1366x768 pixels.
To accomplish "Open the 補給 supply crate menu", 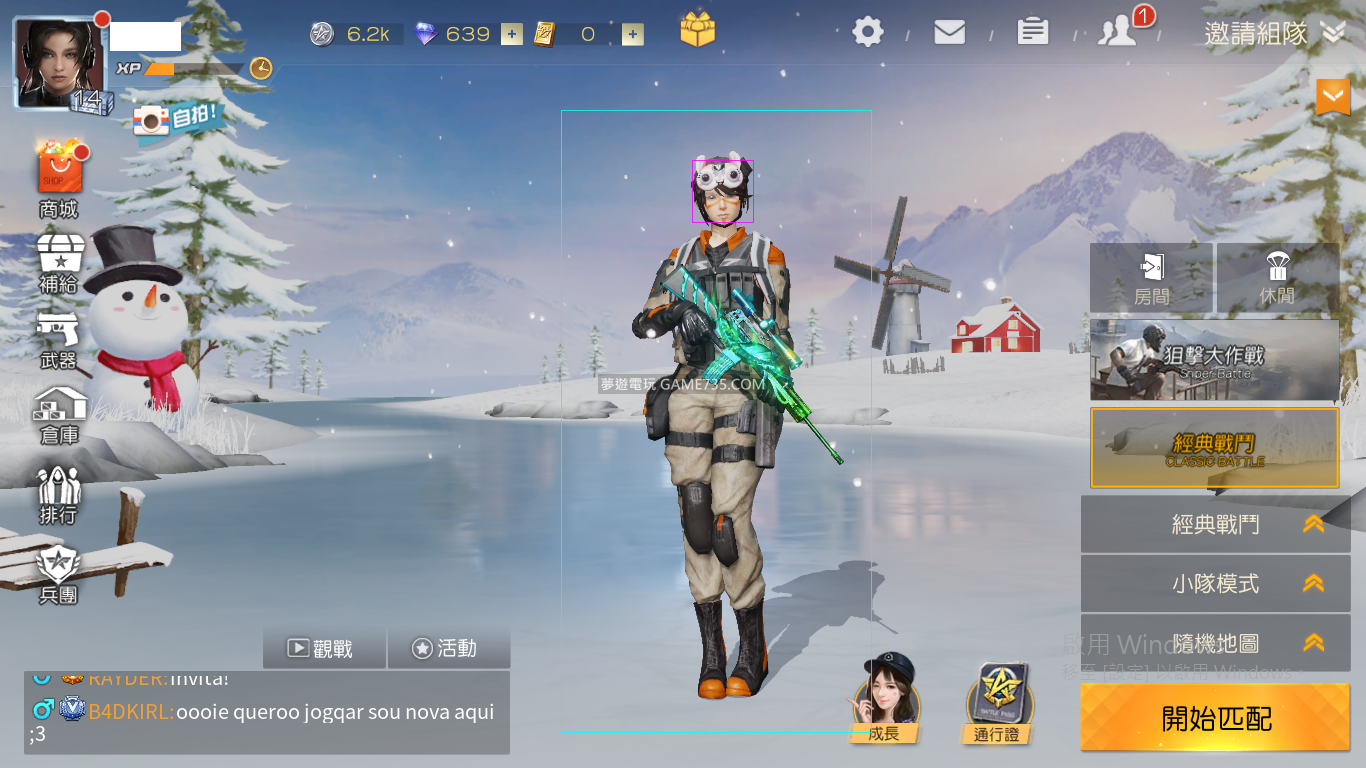I will [x=59, y=262].
